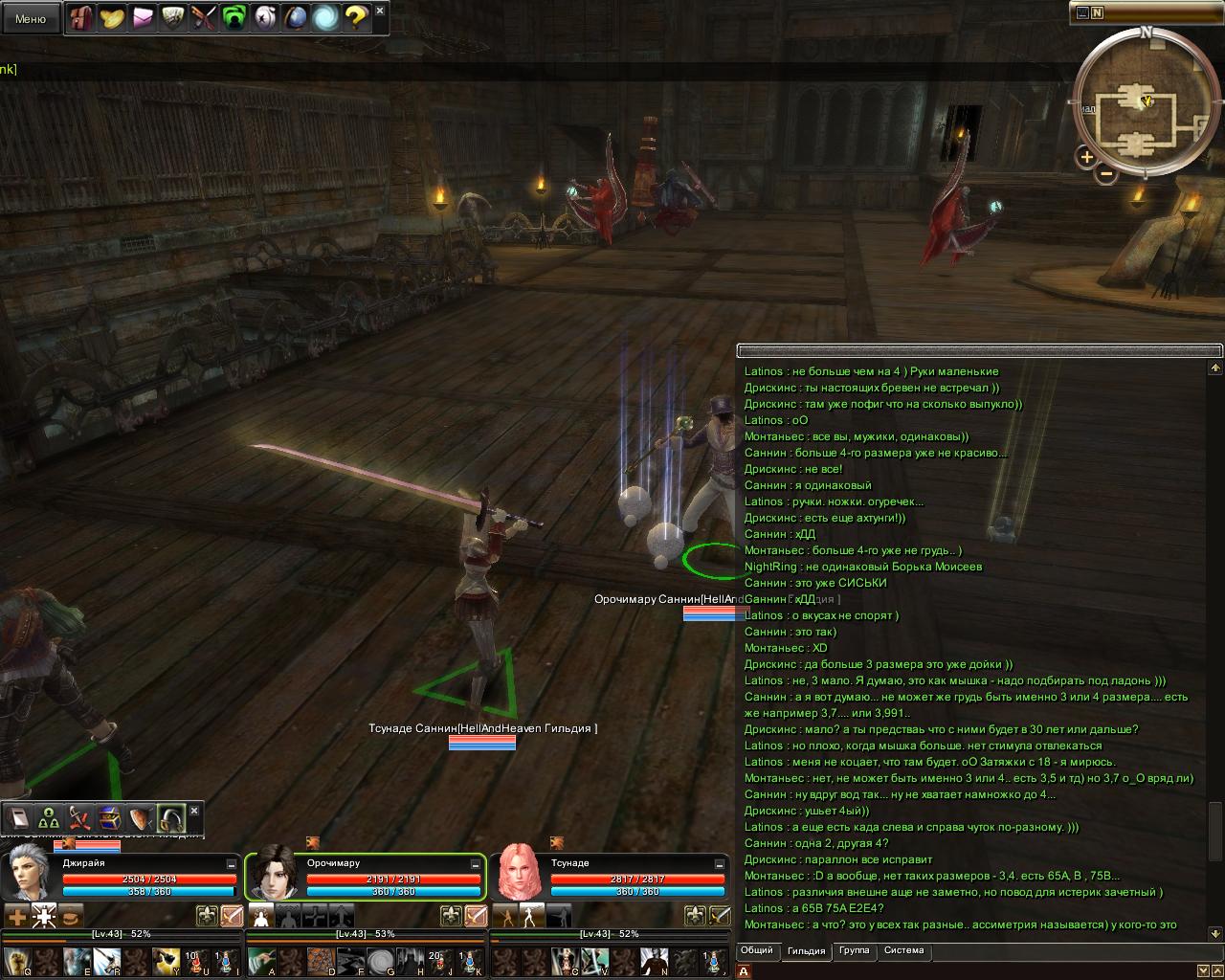1225x980 pixels.
Task: Select Джирайя's character portrait
Action: 29,874
